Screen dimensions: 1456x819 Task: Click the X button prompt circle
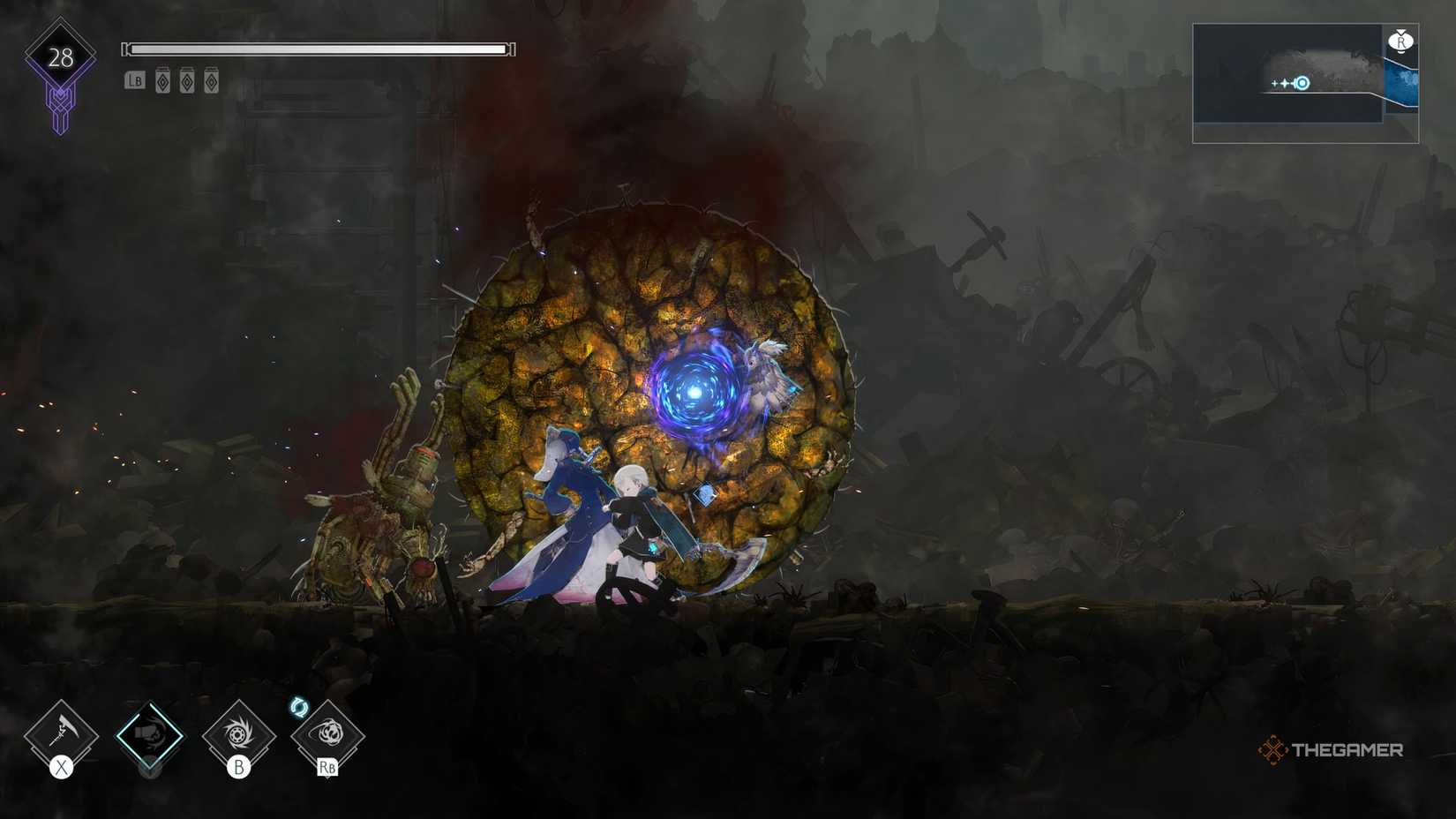coord(60,767)
